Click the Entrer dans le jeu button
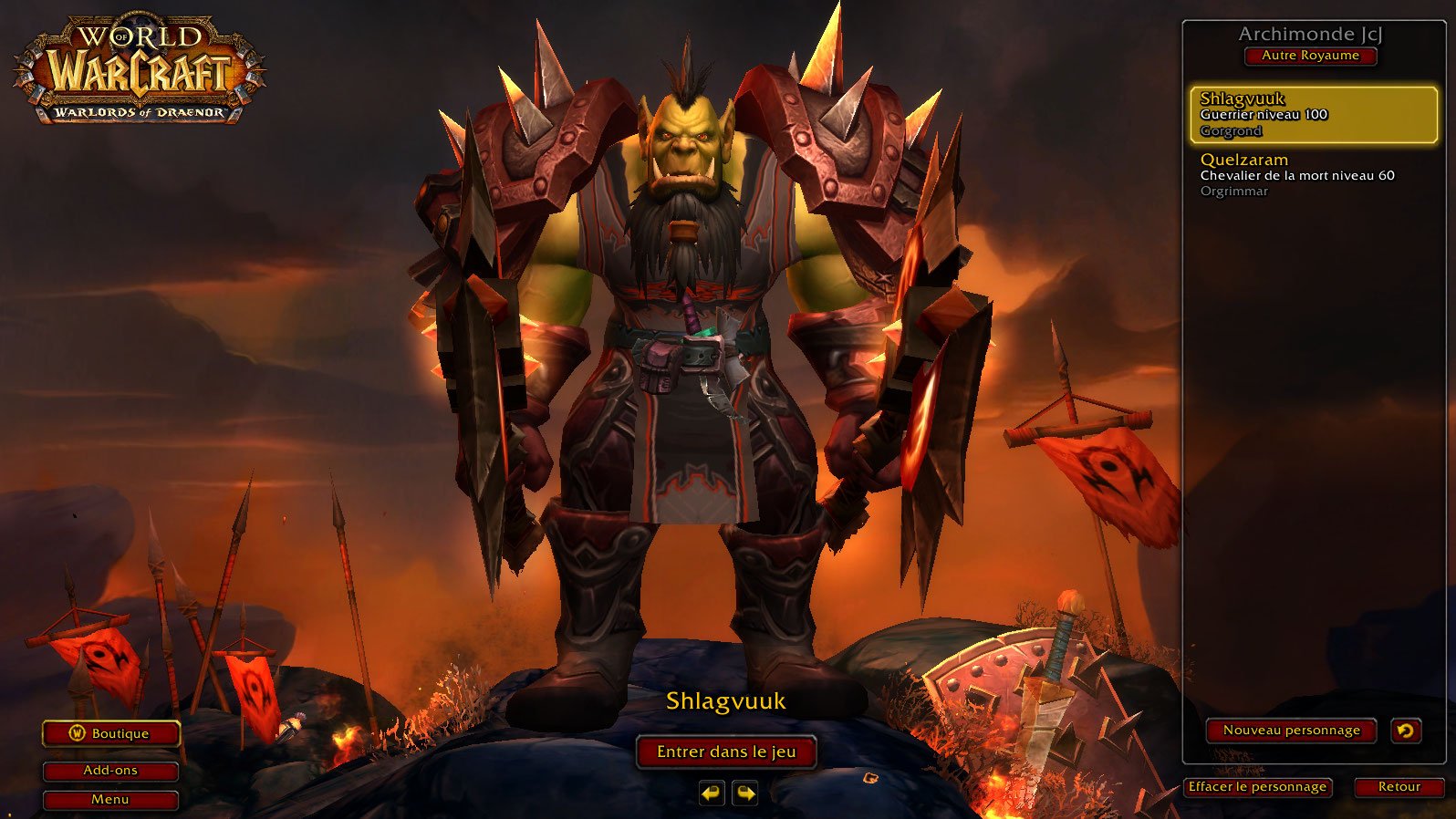The image size is (1456, 819). coord(726,752)
